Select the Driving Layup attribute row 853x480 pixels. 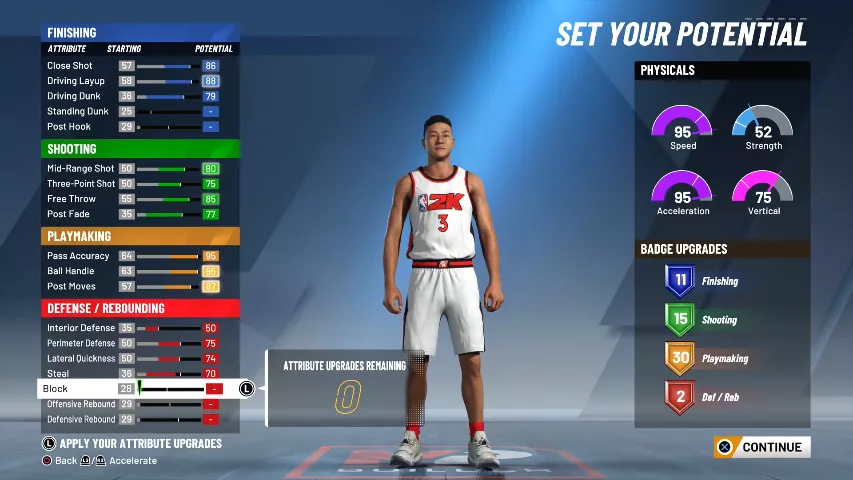click(132, 81)
